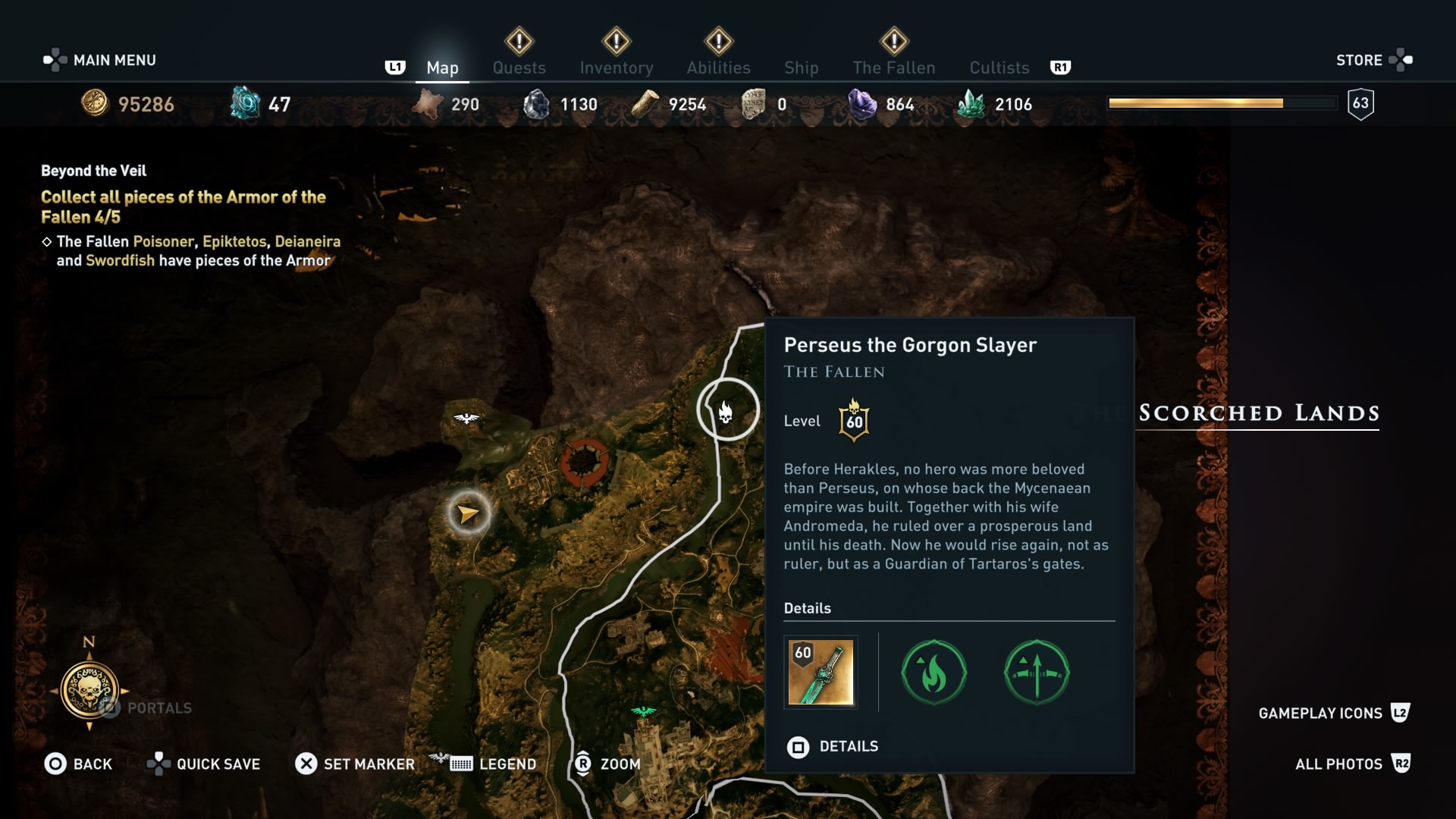Switch to the Quests tab

pyautogui.click(x=520, y=67)
